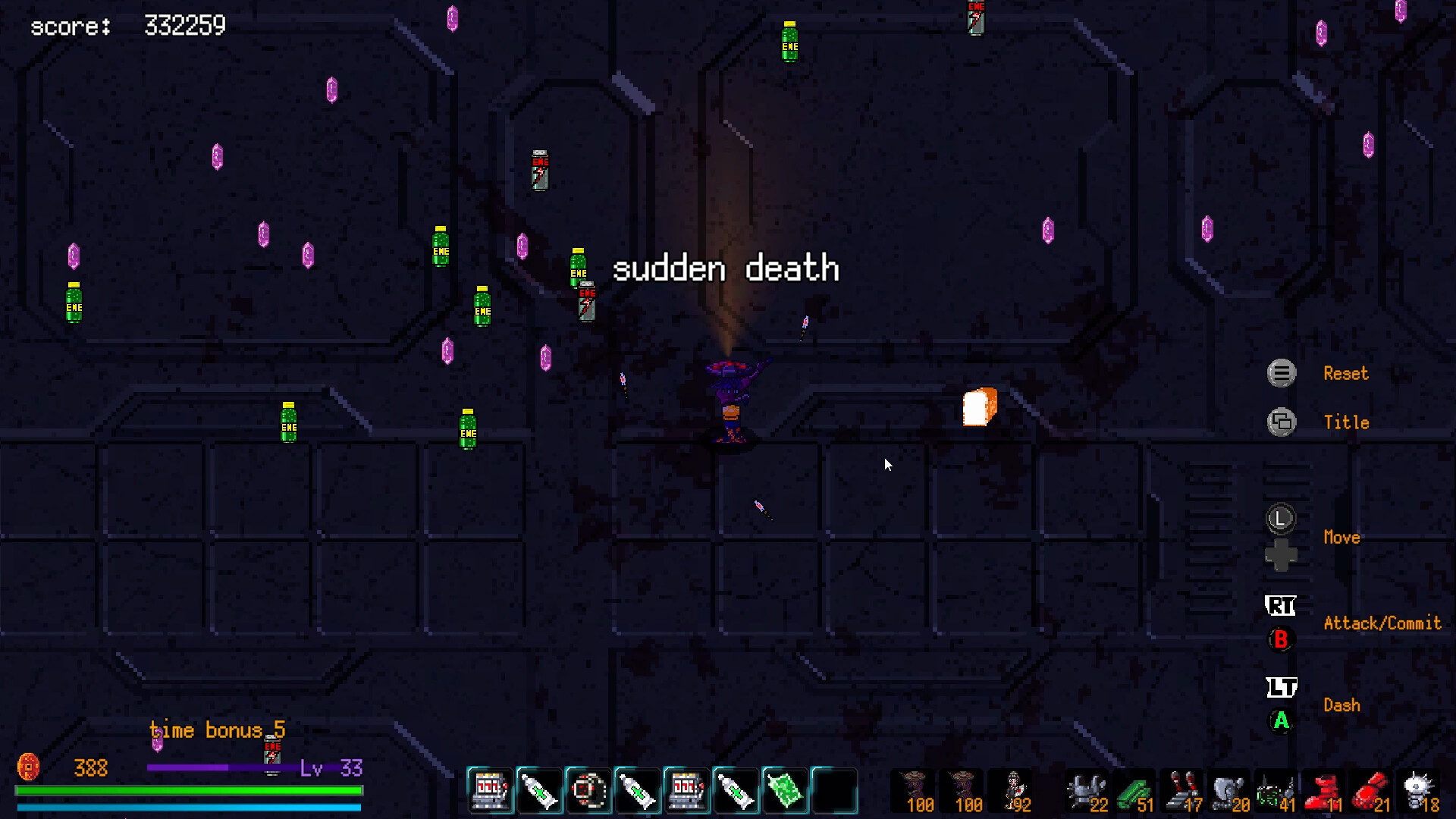Click the empty hotbar slot
Viewport: 1456px width, 819px height.
tap(834, 791)
